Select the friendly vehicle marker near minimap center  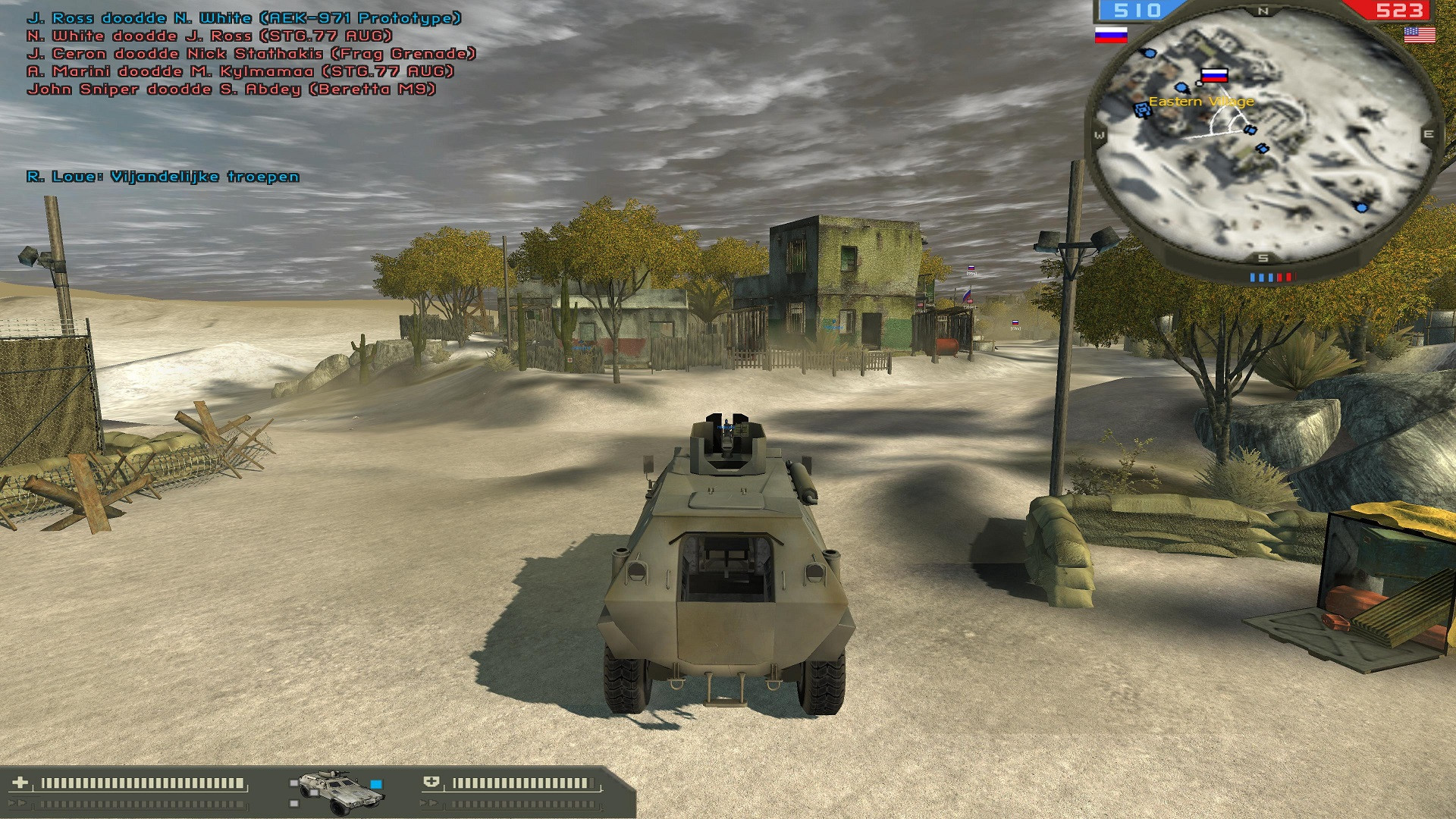(1250, 130)
